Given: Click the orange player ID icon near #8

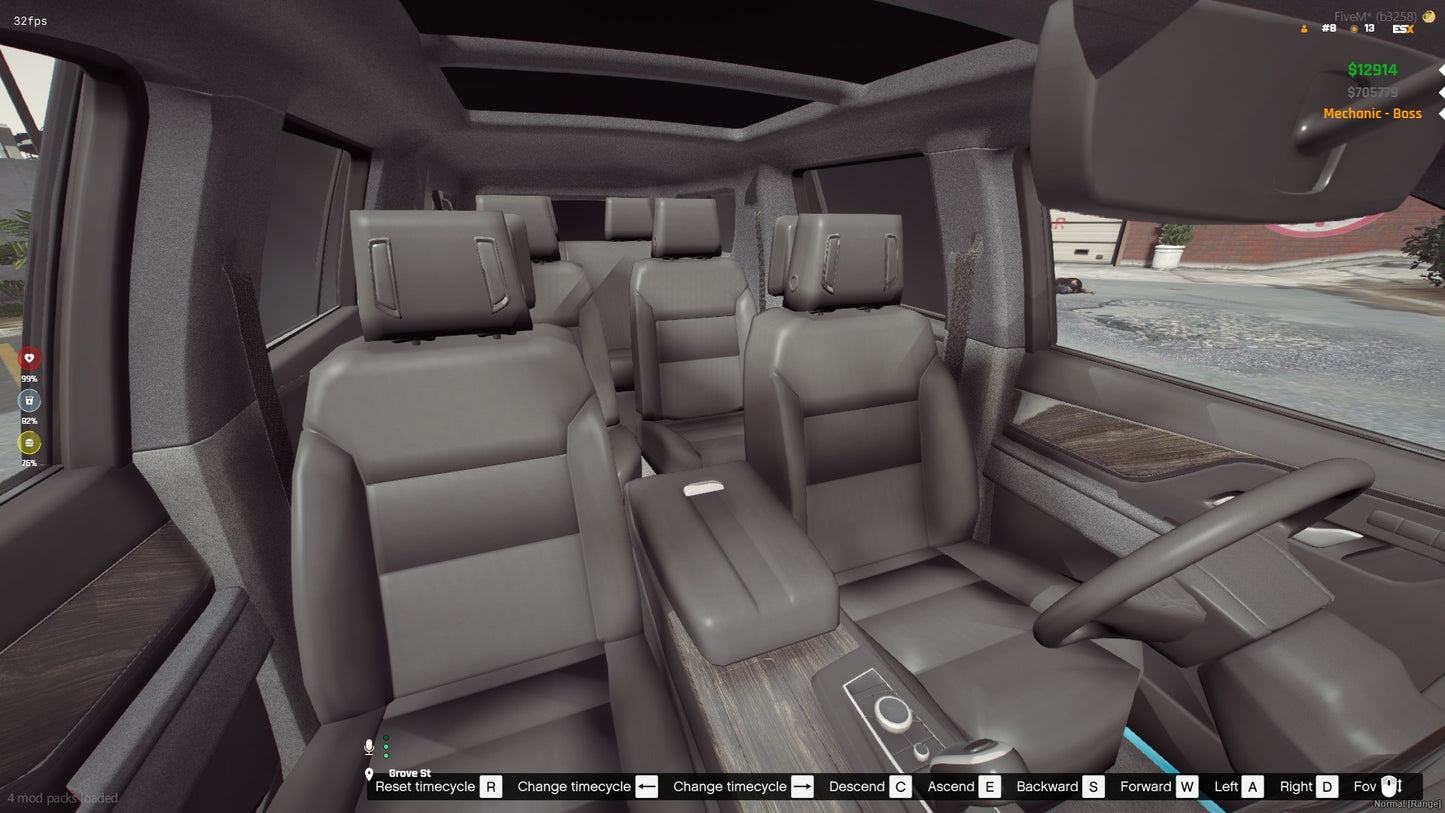Looking at the screenshot, I should pos(1305,28).
